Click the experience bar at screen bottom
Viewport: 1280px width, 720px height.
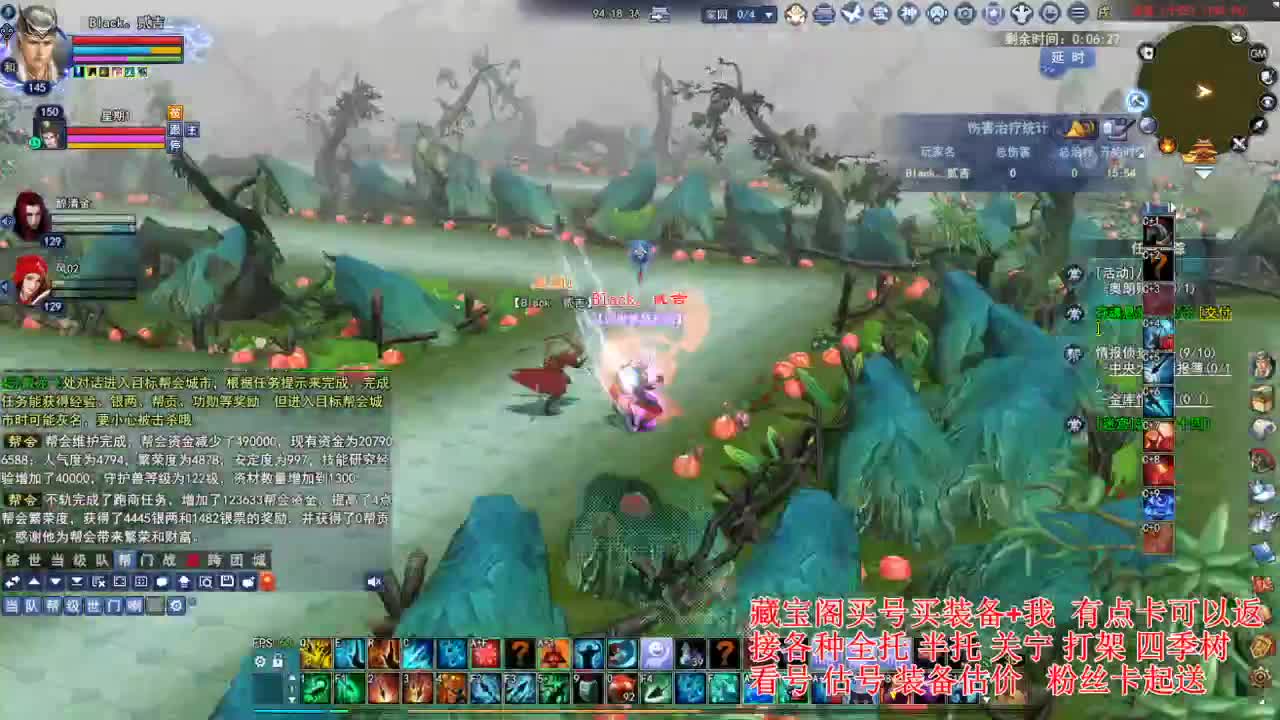click(640, 709)
